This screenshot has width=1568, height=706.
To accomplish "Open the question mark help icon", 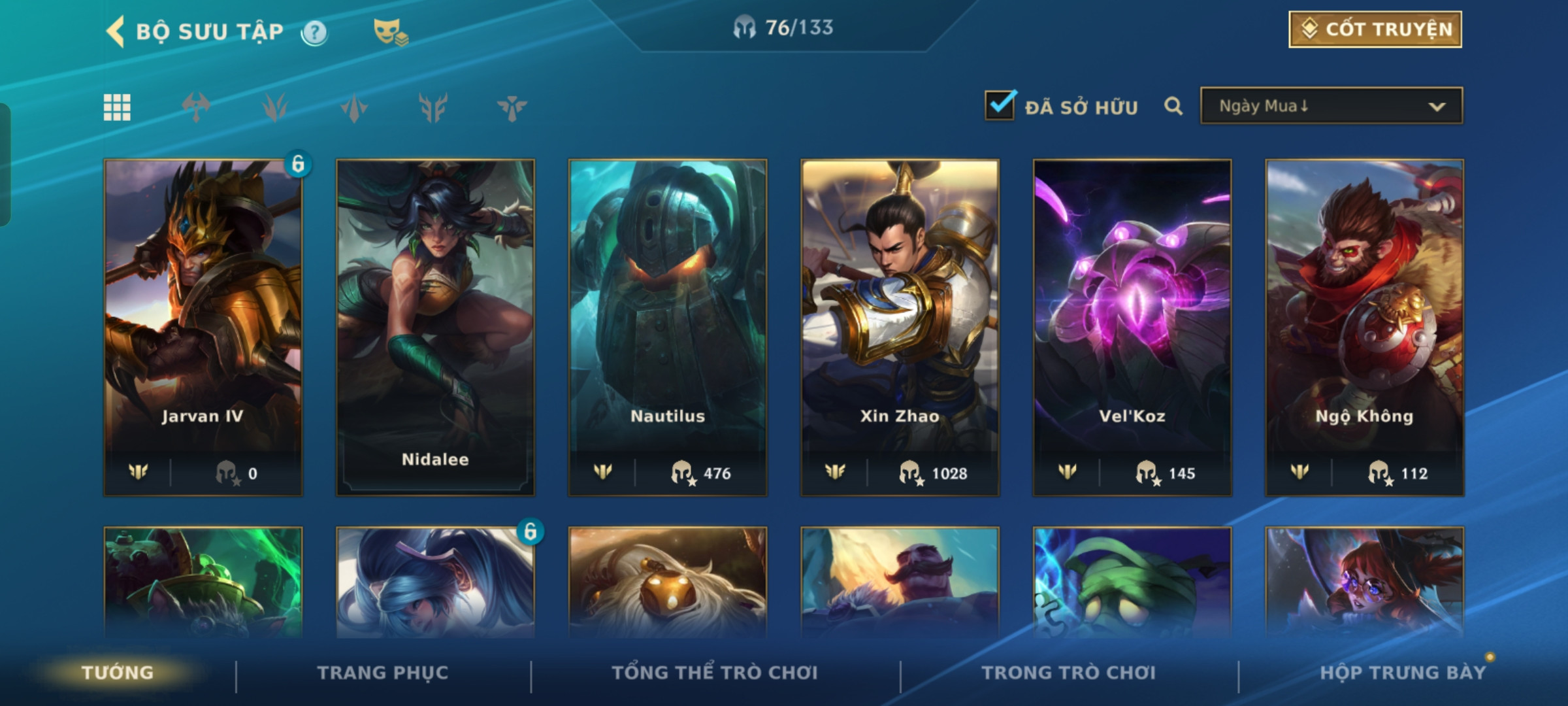I will pyautogui.click(x=314, y=32).
